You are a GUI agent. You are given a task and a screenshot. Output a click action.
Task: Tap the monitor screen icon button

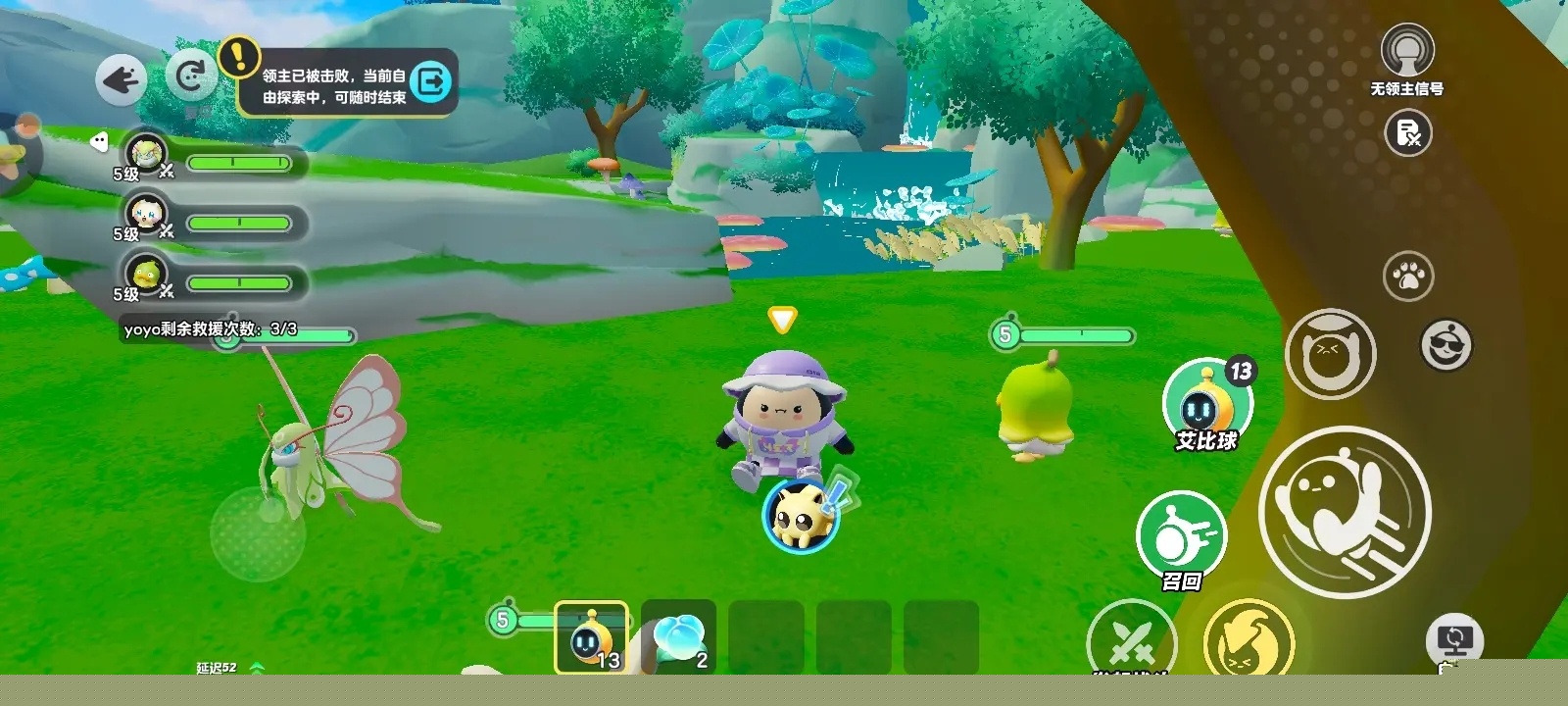1454,640
